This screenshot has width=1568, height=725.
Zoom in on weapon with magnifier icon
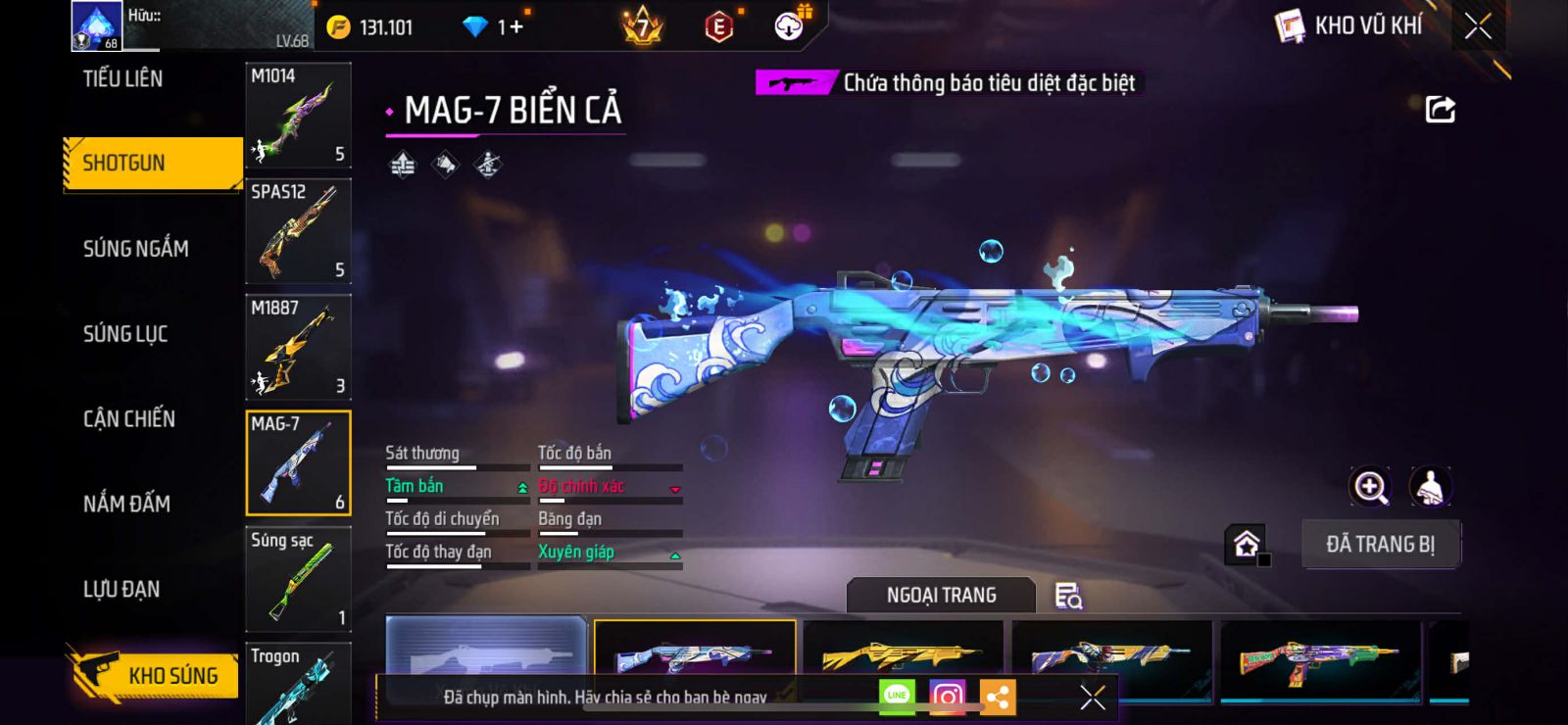pos(1370,487)
